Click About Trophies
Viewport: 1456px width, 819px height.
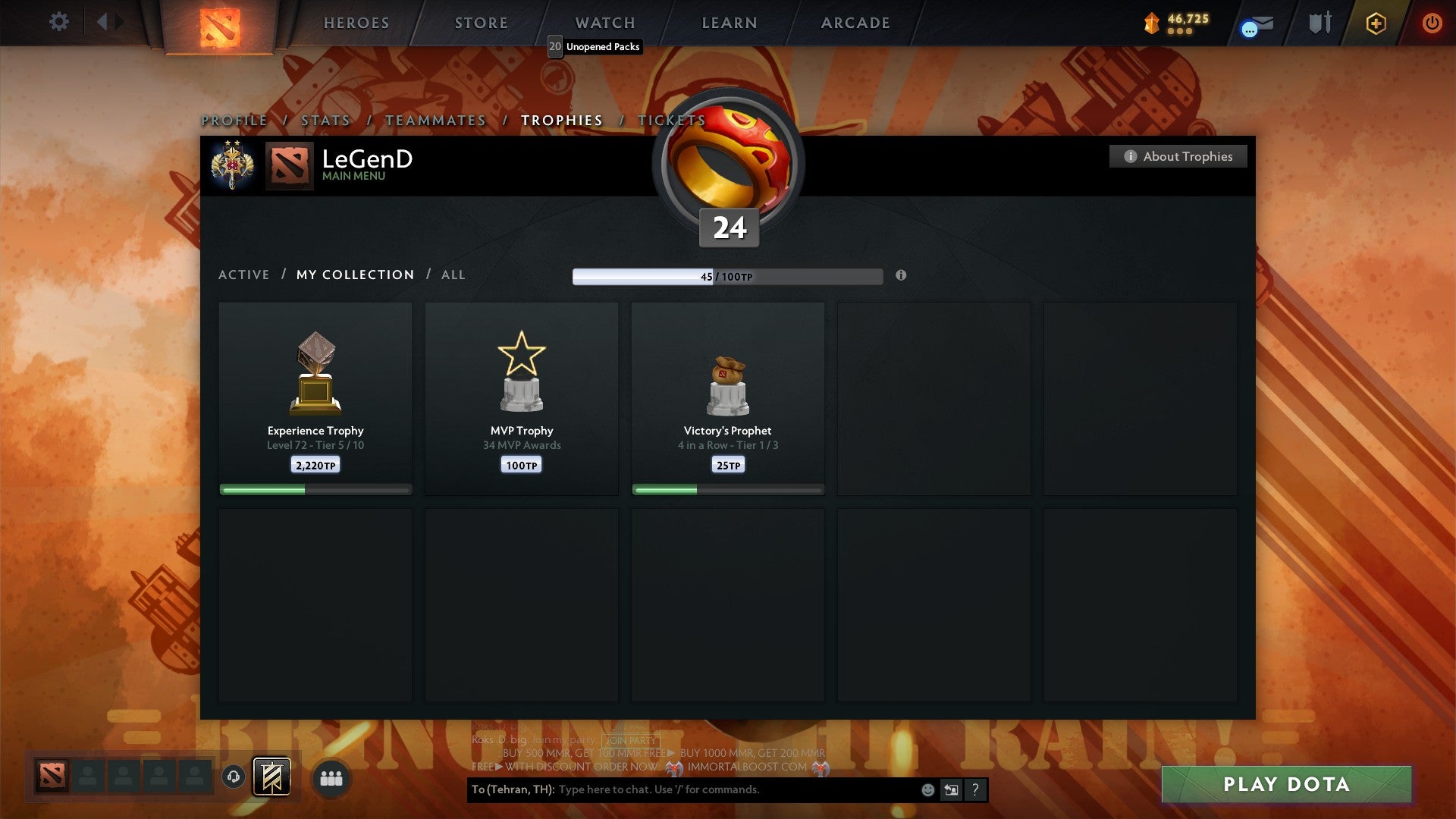click(x=1178, y=156)
